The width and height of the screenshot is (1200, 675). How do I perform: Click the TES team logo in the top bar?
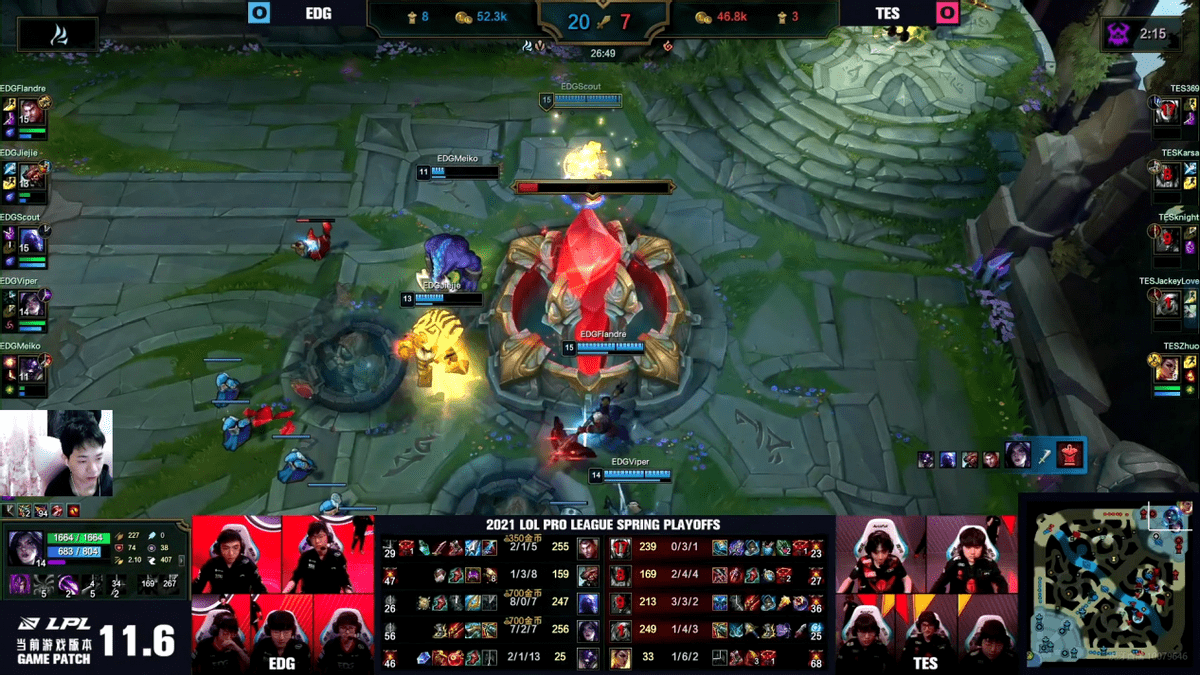coord(944,13)
